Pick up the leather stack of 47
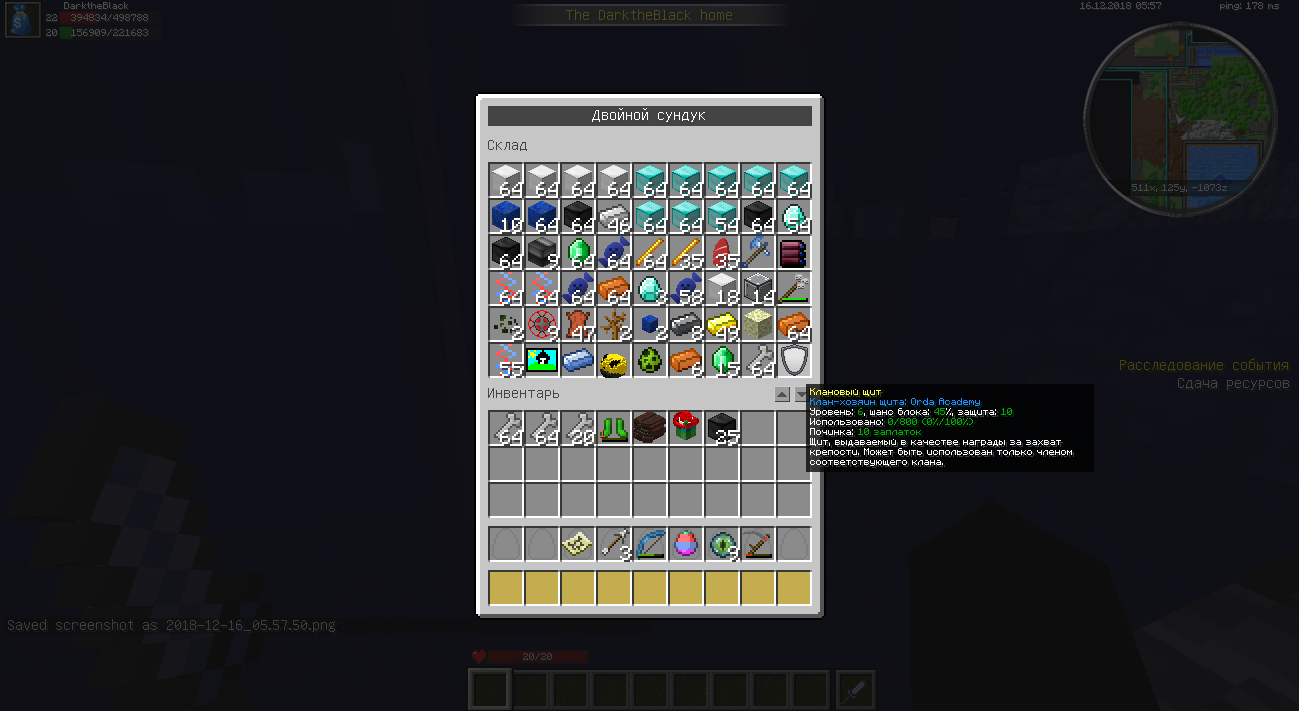This screenshot has width=1299, height=711. [x=578, y=325]
